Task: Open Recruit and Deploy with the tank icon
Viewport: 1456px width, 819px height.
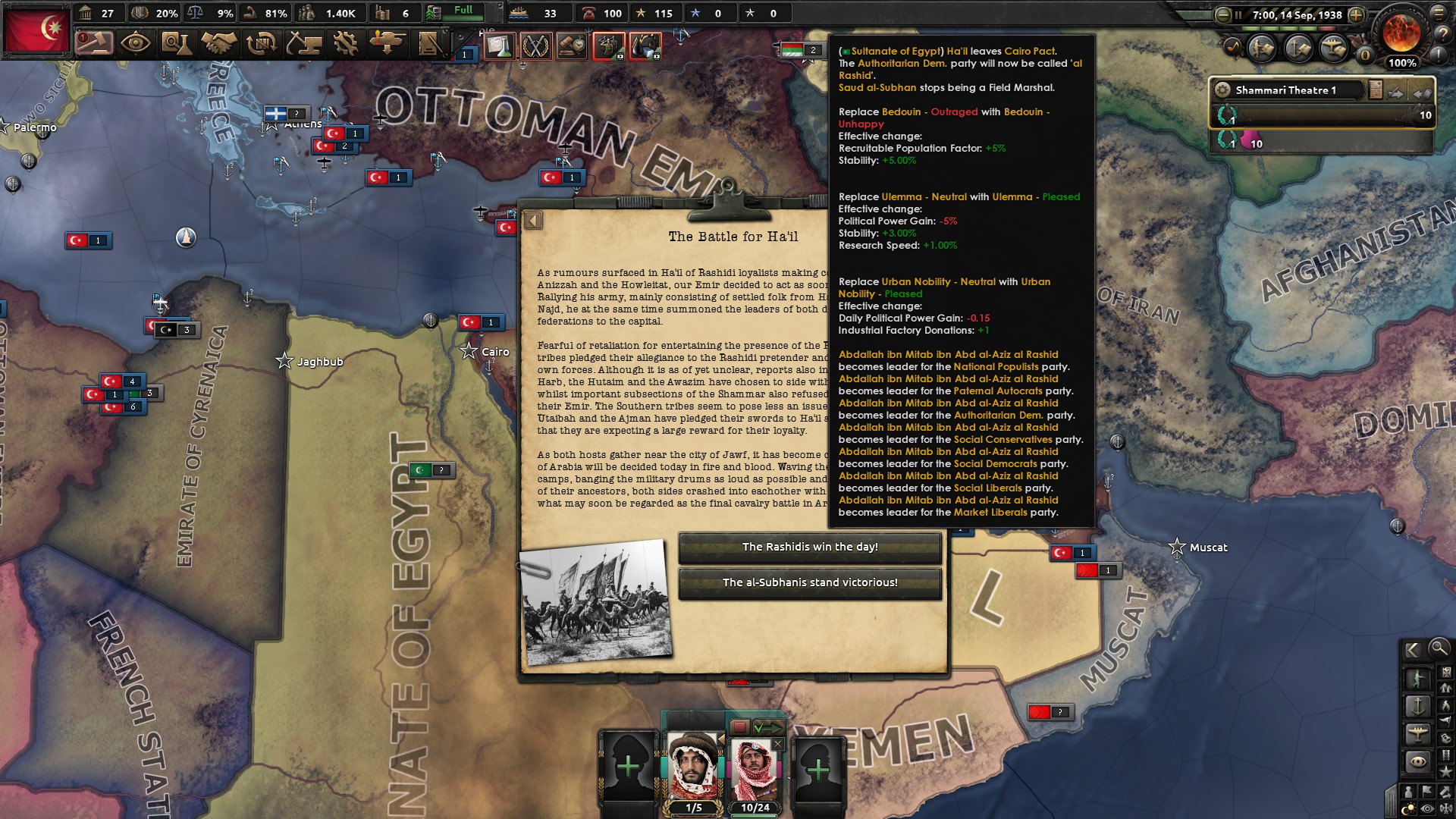Action: click(388, 45)
